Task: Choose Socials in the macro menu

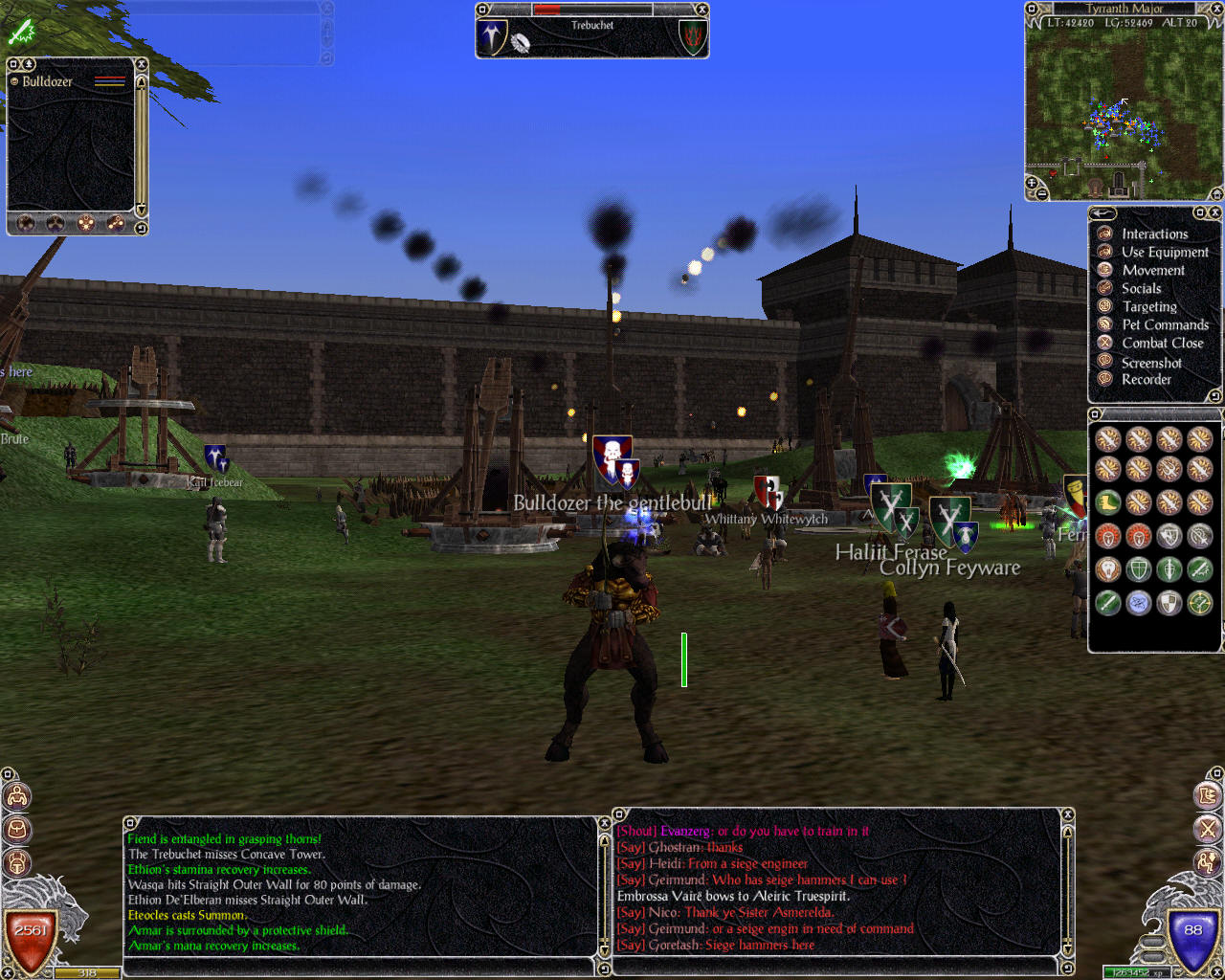Action: click(x=1141, y=288)
